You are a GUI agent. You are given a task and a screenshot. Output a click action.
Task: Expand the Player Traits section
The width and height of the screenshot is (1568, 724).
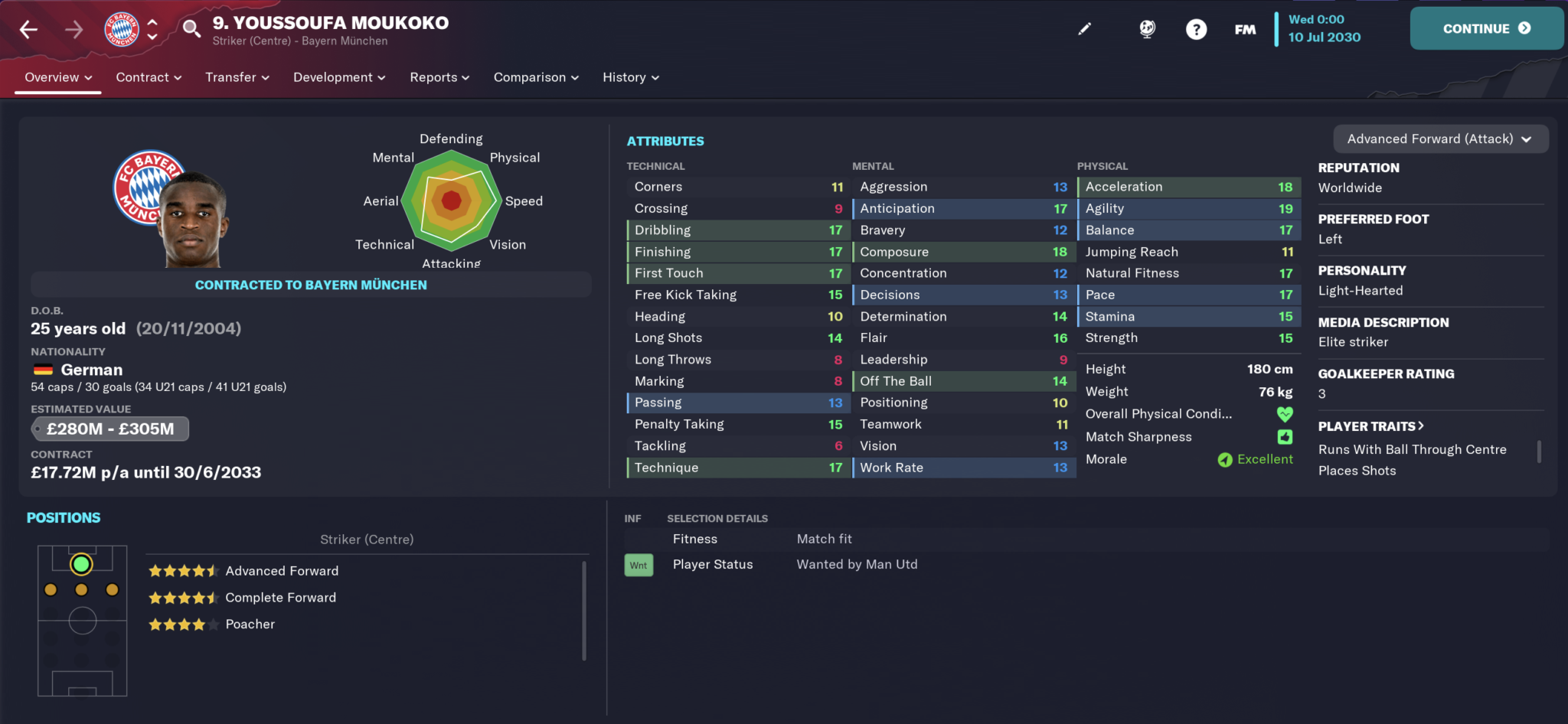1371,426
